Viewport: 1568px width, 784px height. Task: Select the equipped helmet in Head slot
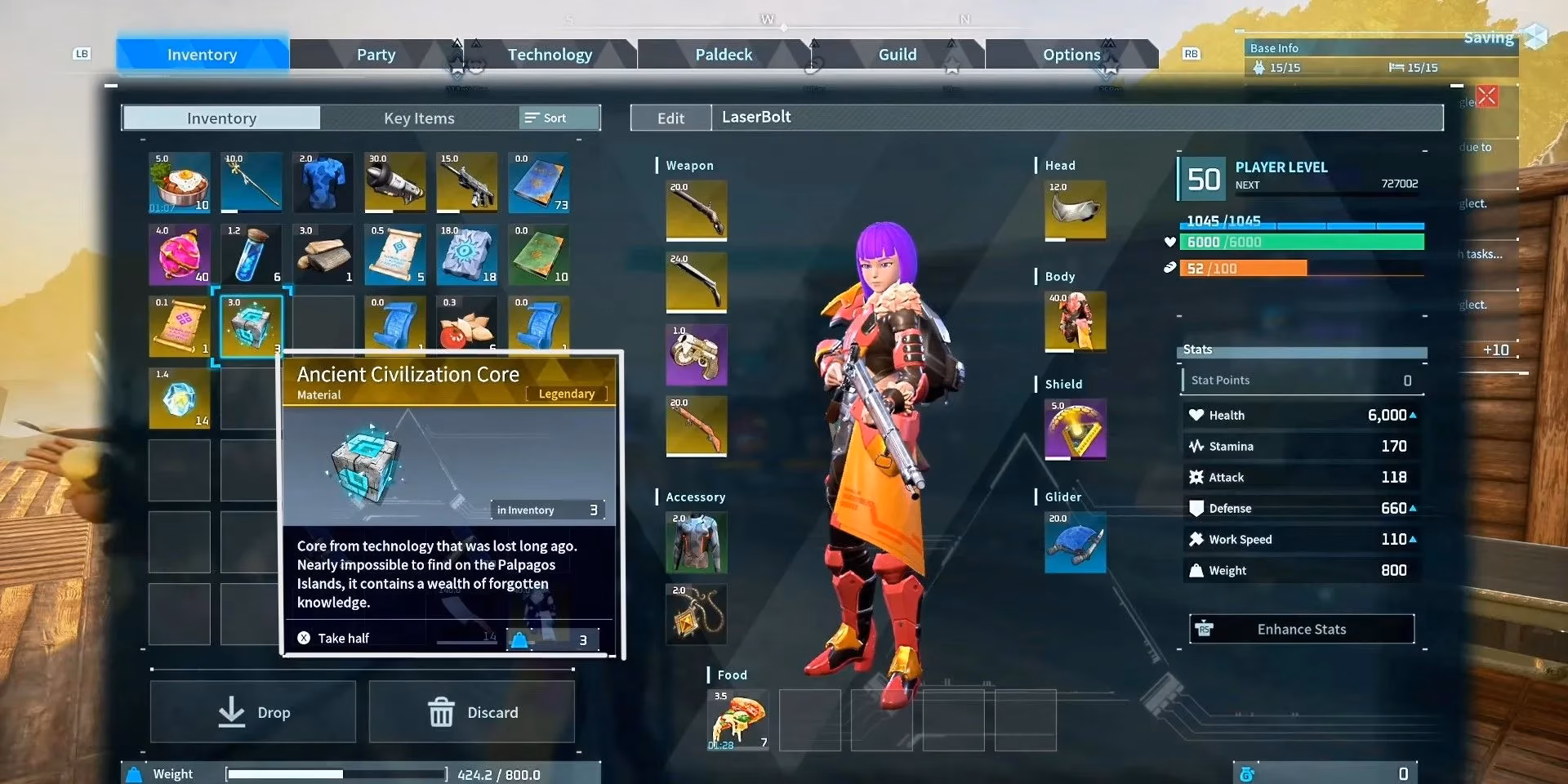[1075, 211]
